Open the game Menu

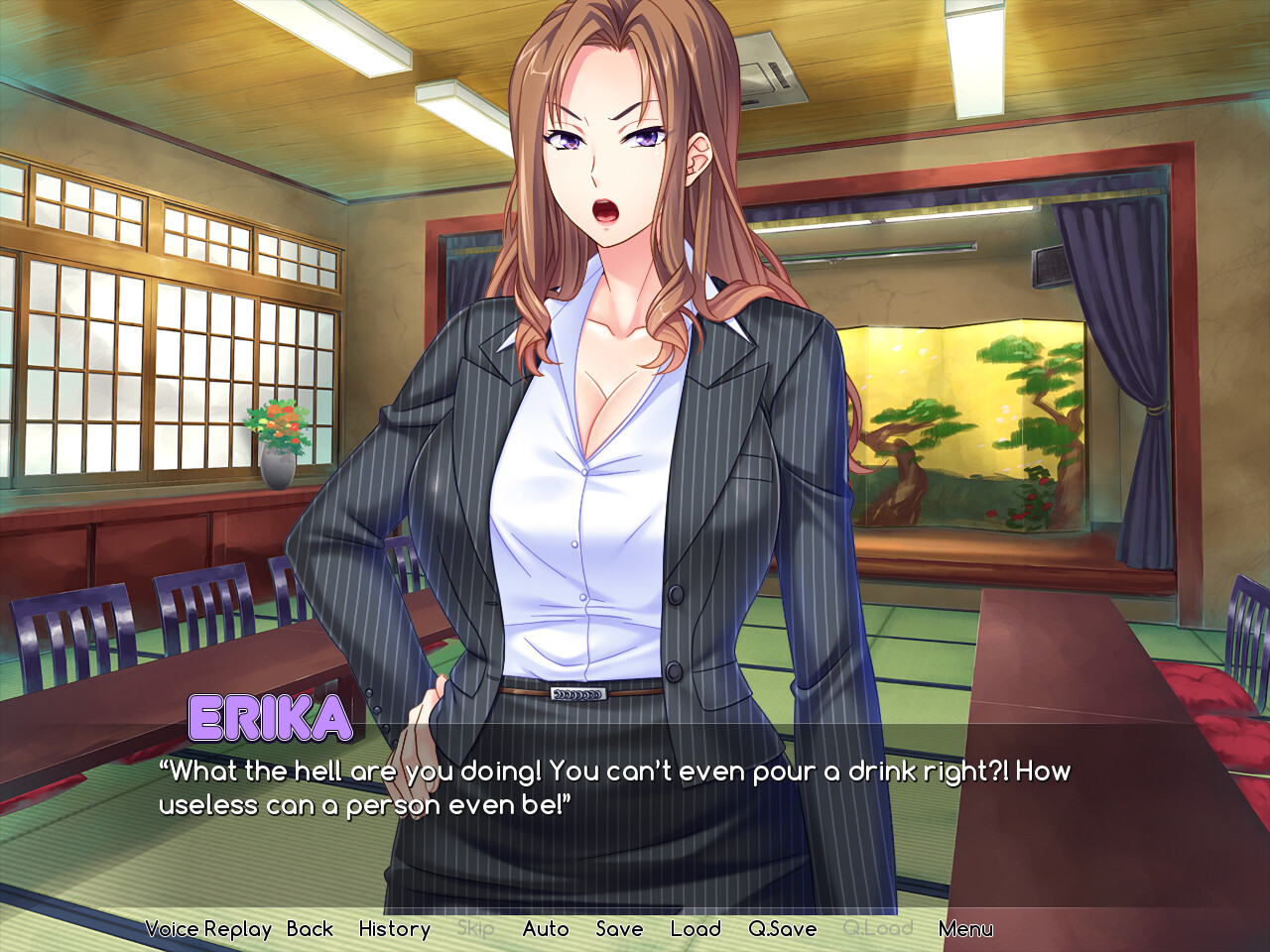965,929
